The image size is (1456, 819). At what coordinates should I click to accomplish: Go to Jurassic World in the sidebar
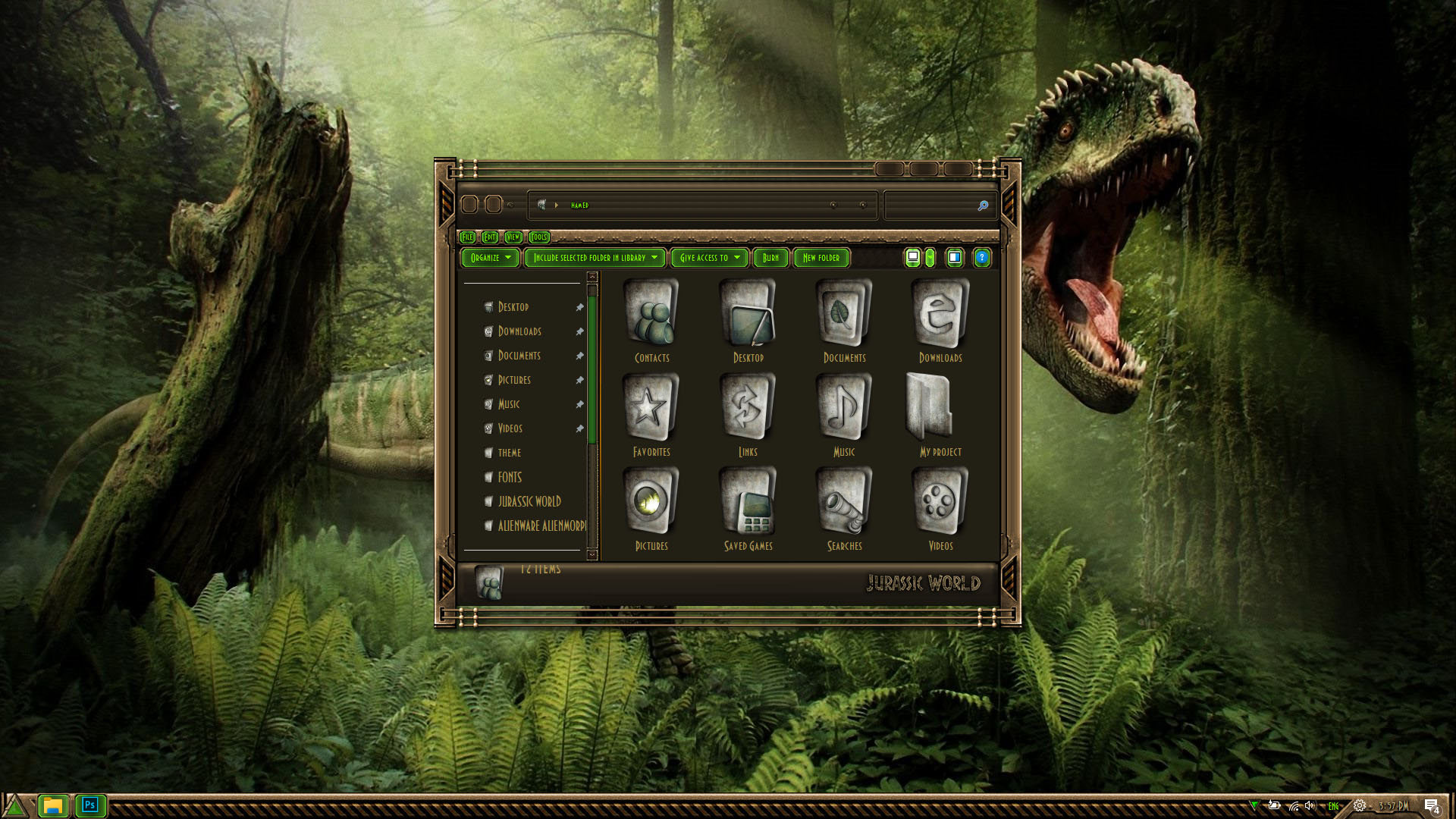coord(529,501)
